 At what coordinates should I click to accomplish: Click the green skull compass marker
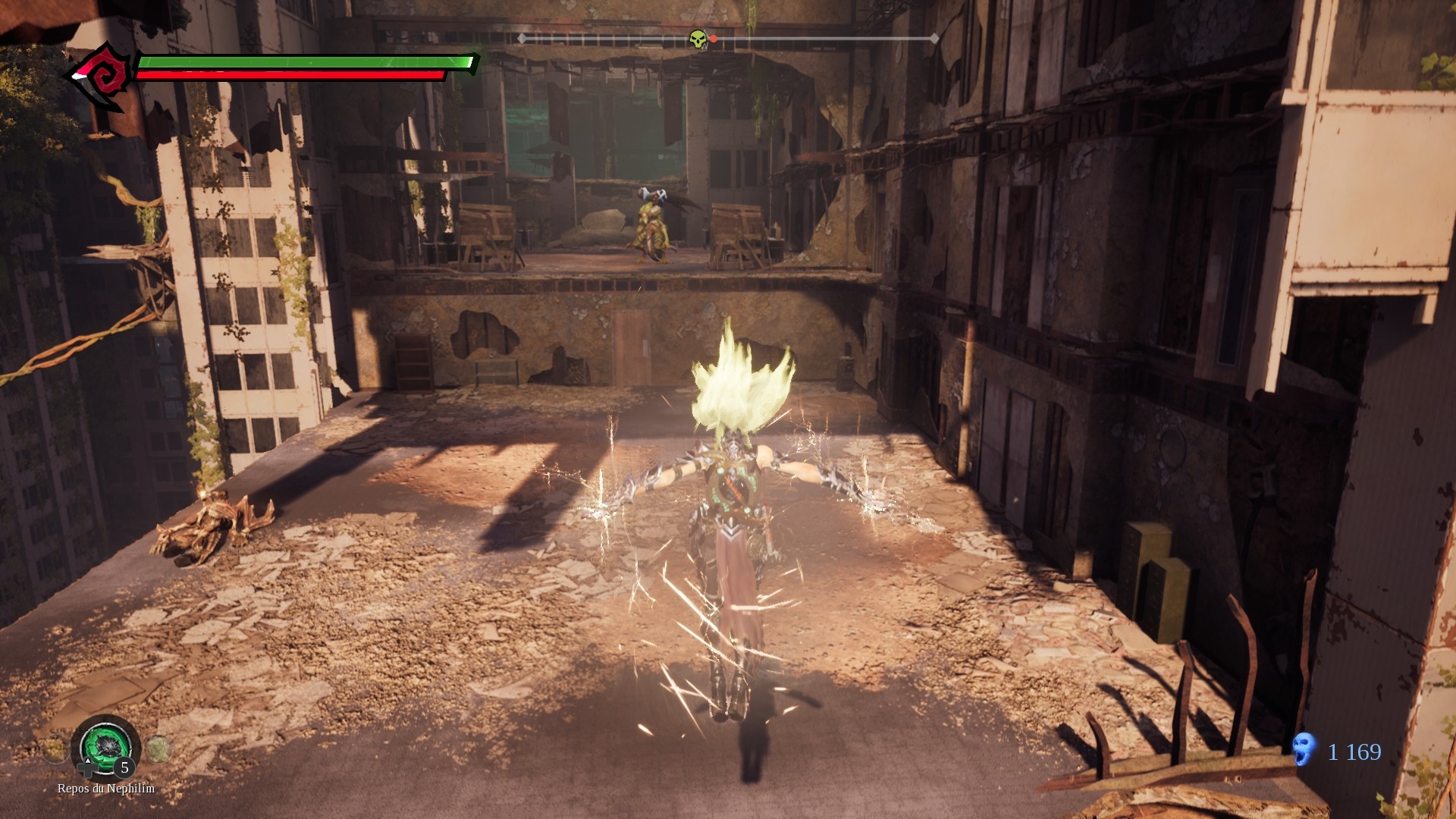click(x=698, y=39)
